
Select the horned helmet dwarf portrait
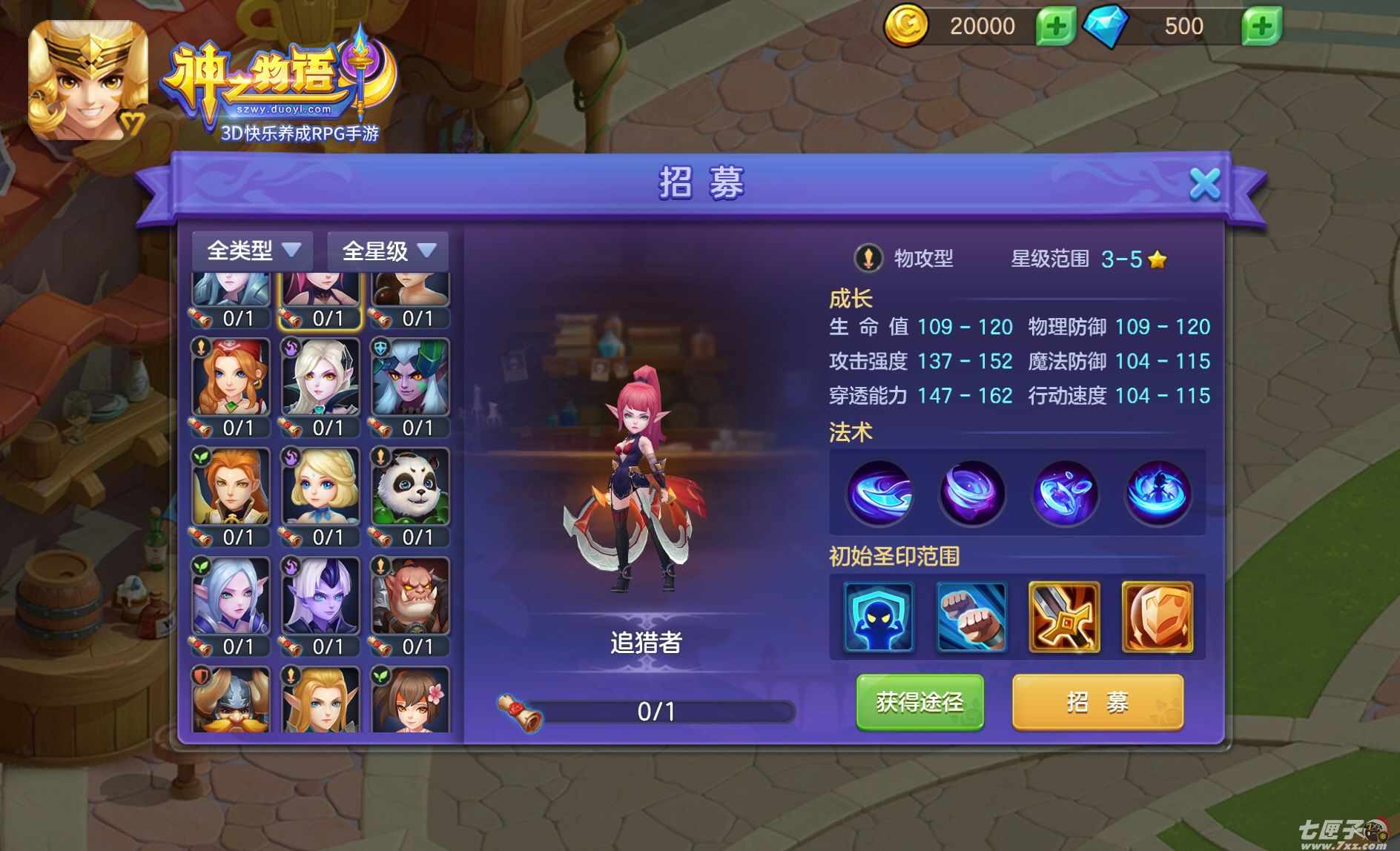click(x=231, y=700)
